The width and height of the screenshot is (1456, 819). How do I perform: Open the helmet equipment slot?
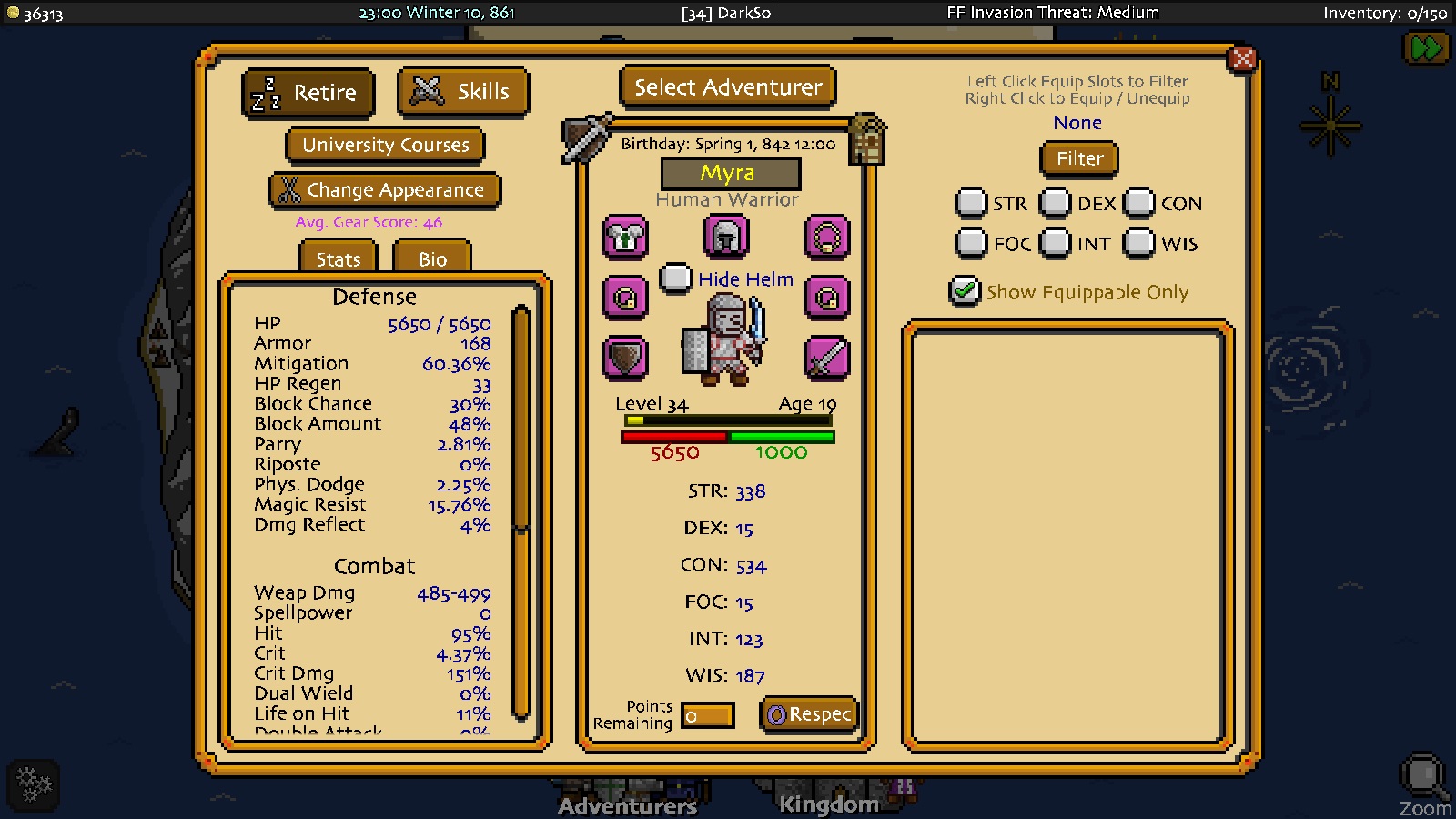pyautogui.click(x=725, y=238)
